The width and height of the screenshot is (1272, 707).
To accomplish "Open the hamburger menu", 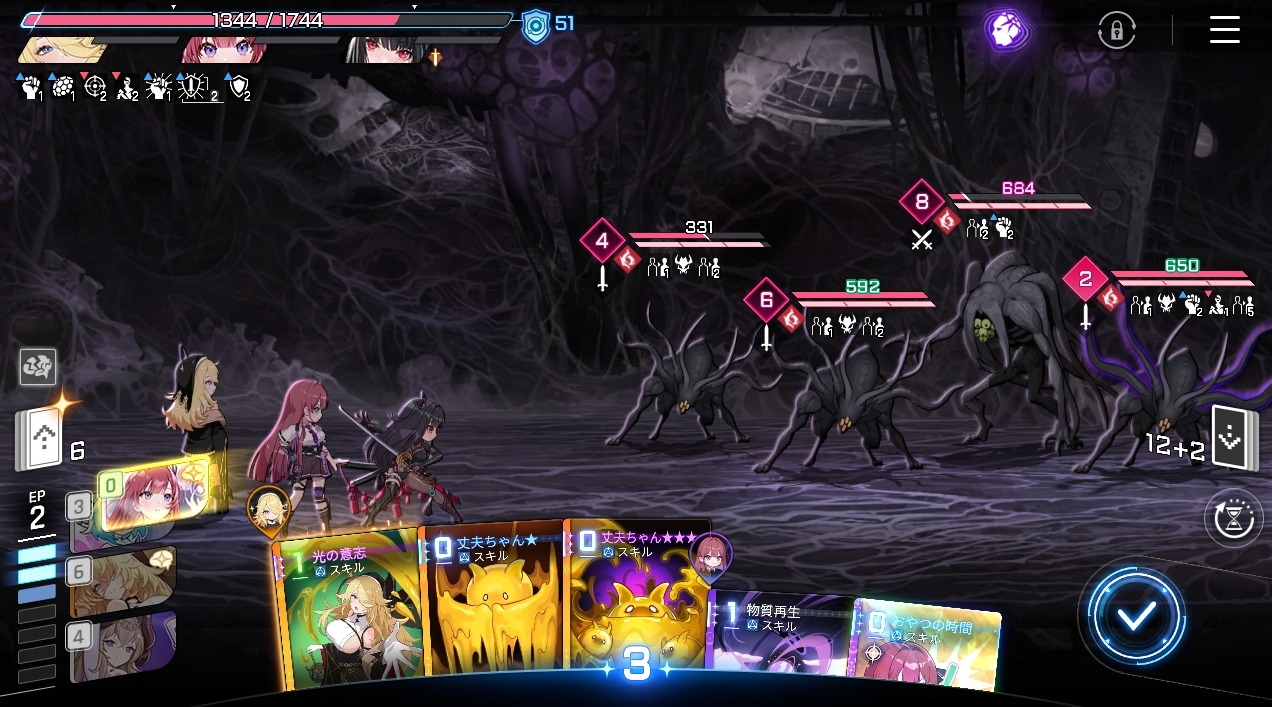I will coord(1224,29).
